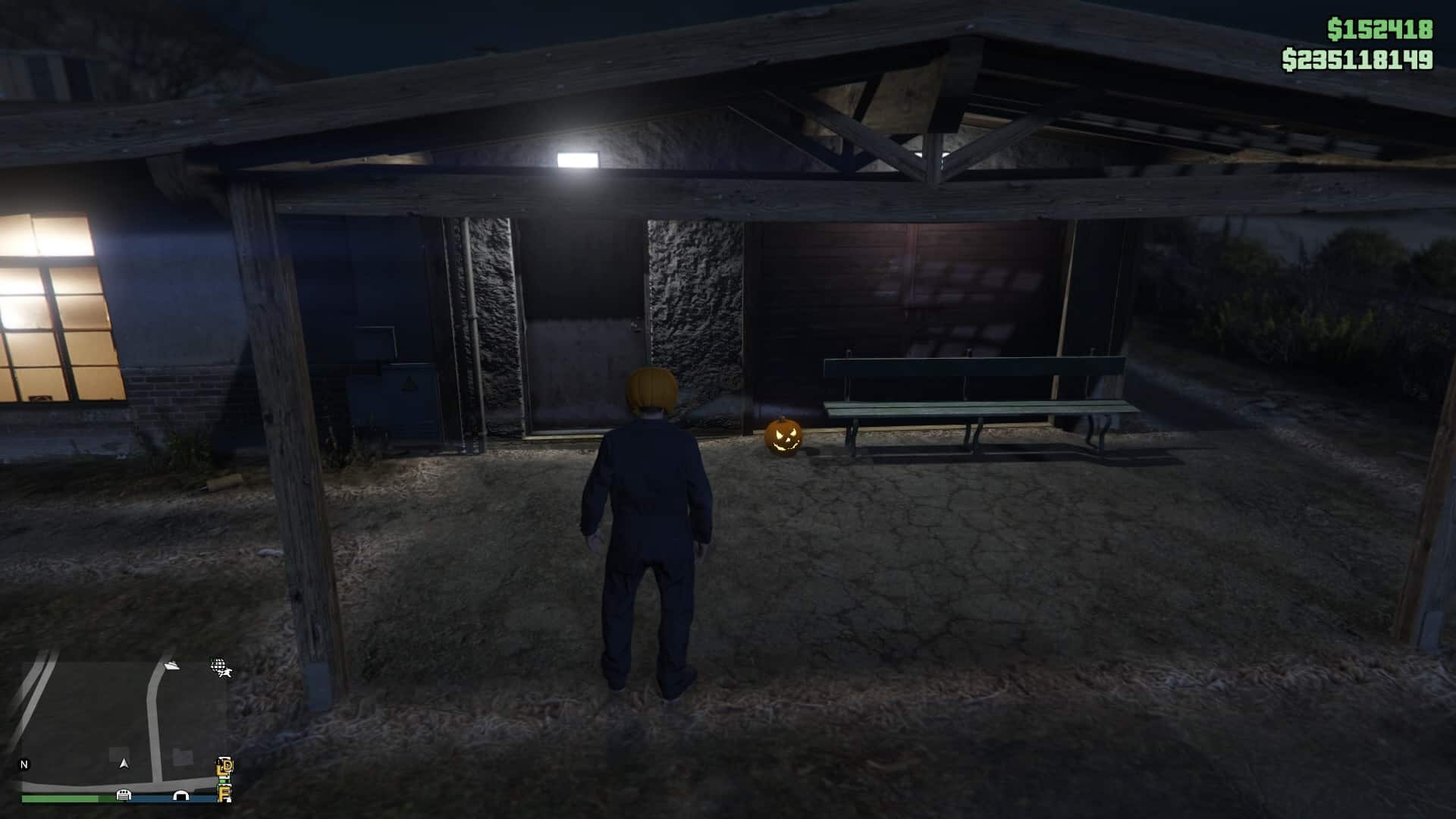1456x819 pixels.
Task: Click the north N compass marker
Action: [24, 764]
